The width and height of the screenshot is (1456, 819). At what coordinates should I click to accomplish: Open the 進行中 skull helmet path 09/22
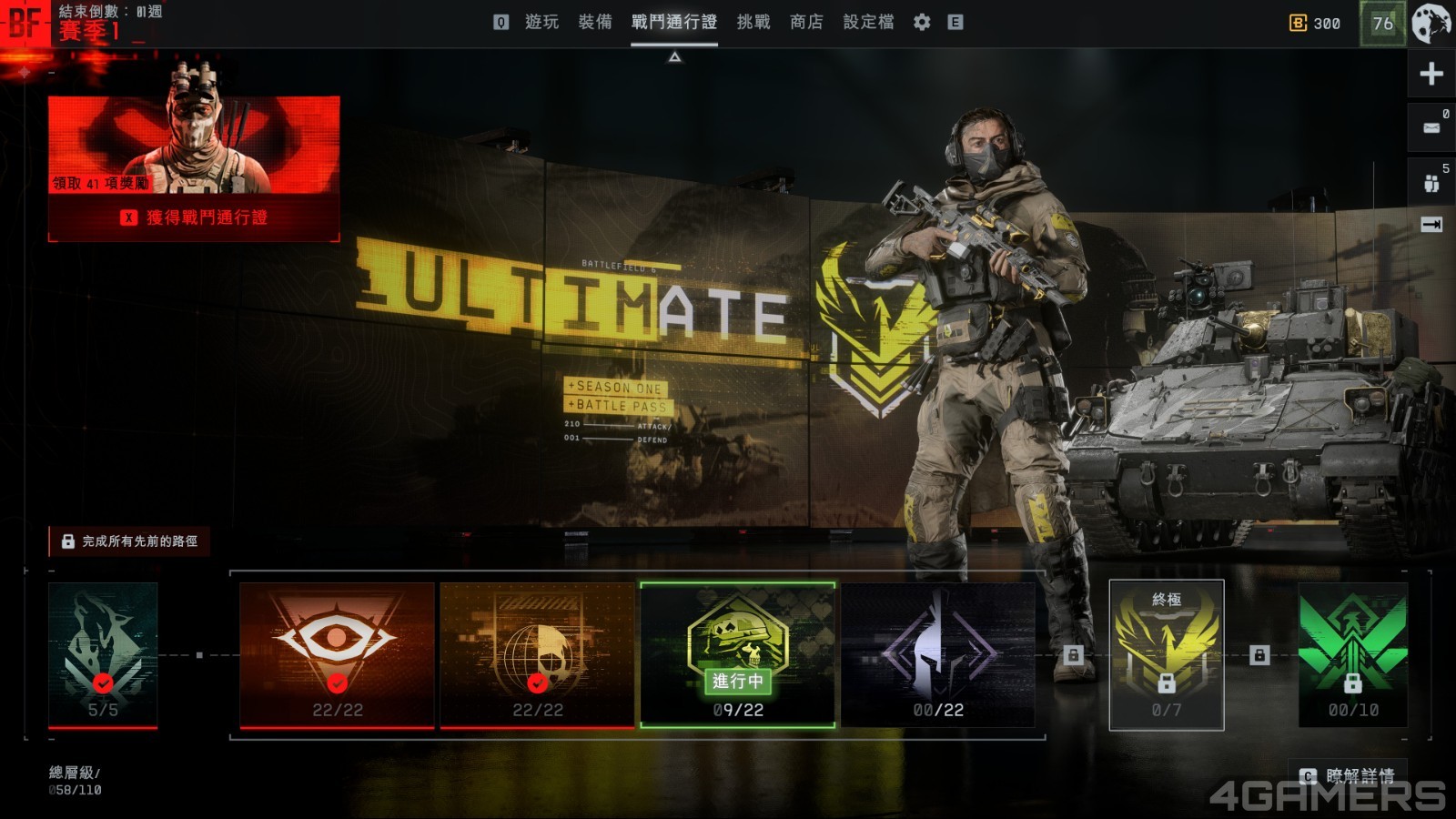(737, 655)
